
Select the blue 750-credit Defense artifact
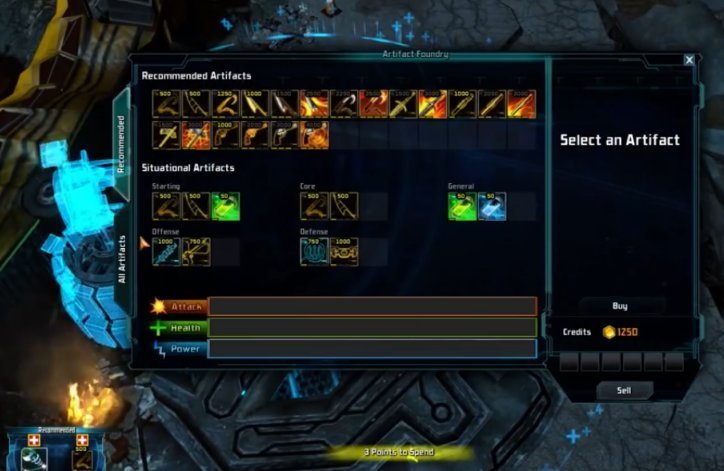[x=314, y=251]
